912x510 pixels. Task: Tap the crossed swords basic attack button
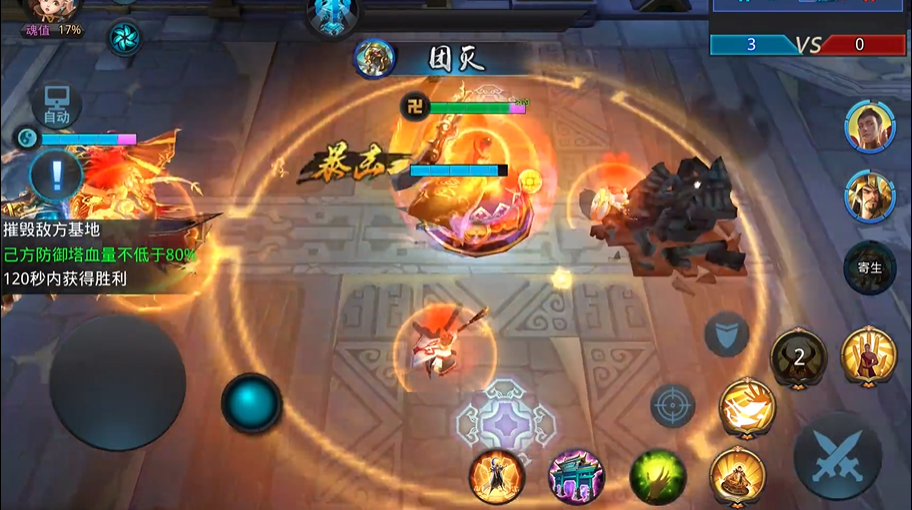pyautogui.click(x=838, y=456)
